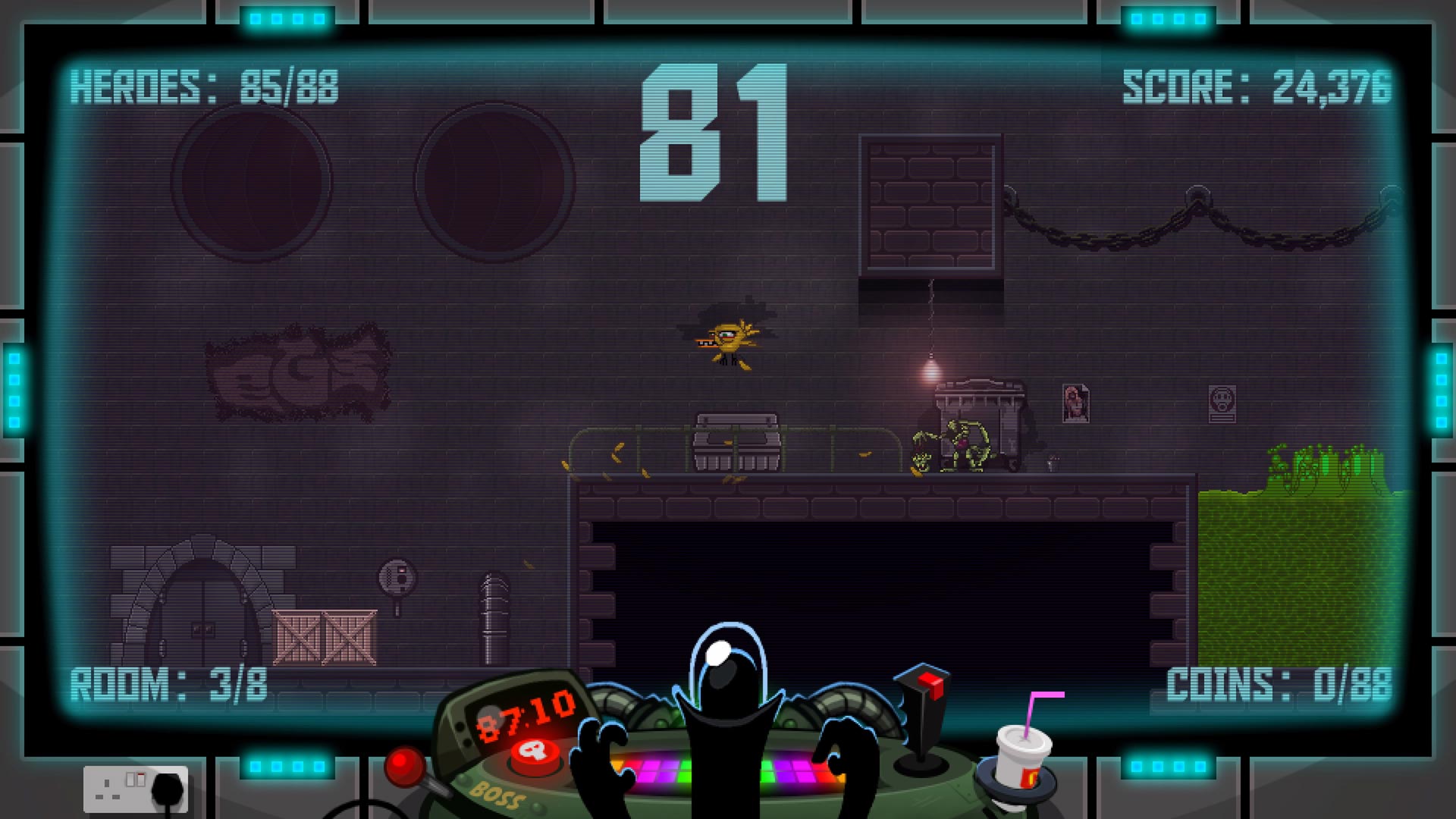Click the black plug in the socket
1456x819 pixels.
[168, 790]
